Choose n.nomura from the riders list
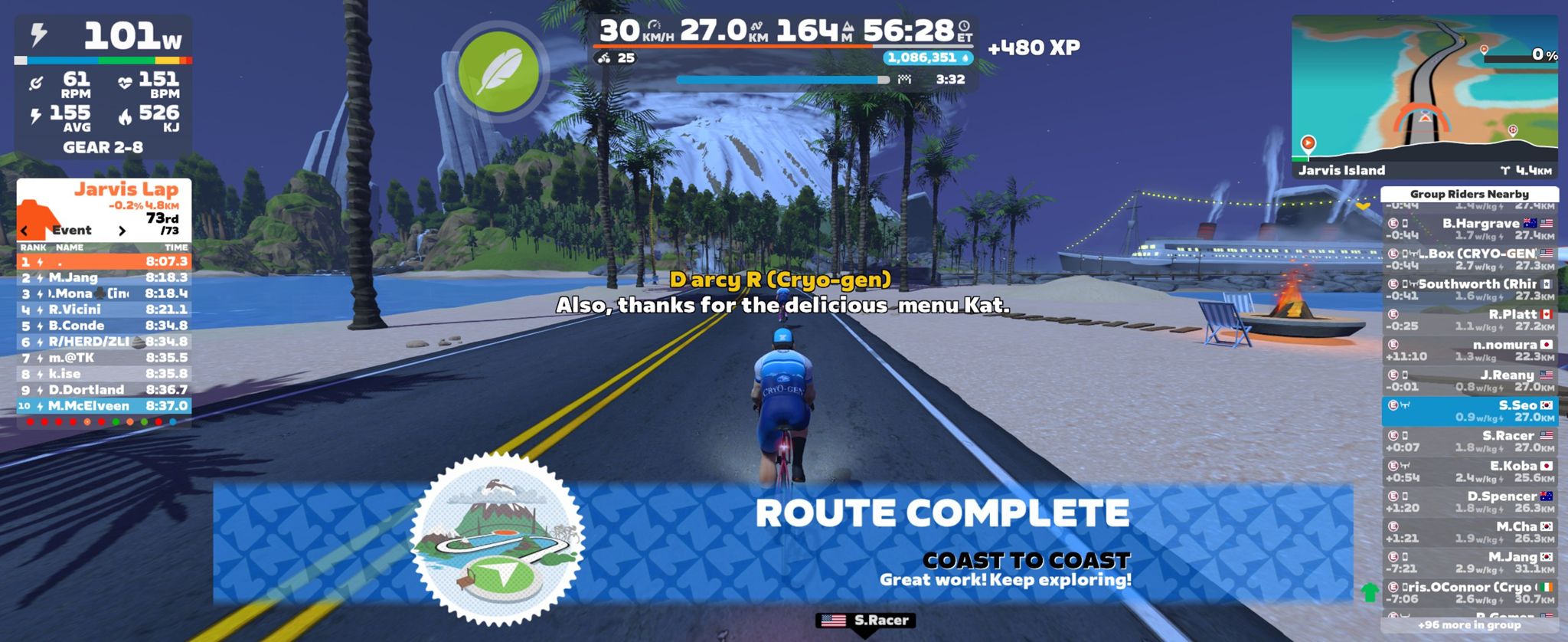The height and width of the screenshot is (642, 1568). point(1469,350)
